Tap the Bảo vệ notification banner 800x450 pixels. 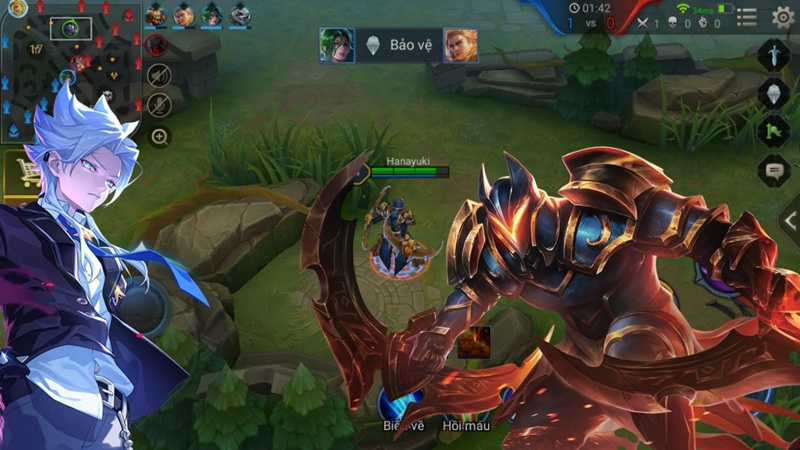398,45
